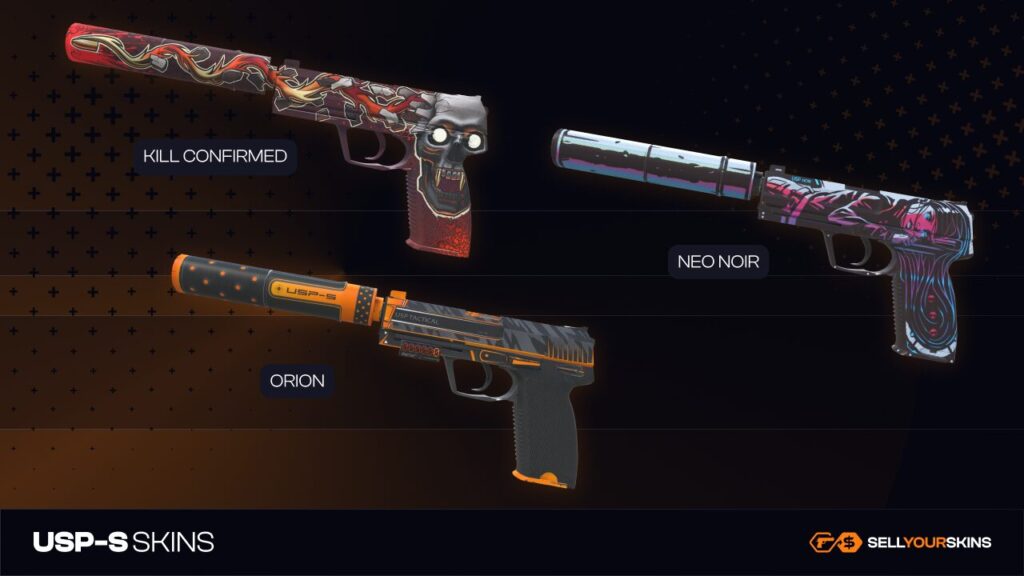This screenshot has height=576, width=1024.
Task: Click the Orion skin label
Action: click(297, 380)
